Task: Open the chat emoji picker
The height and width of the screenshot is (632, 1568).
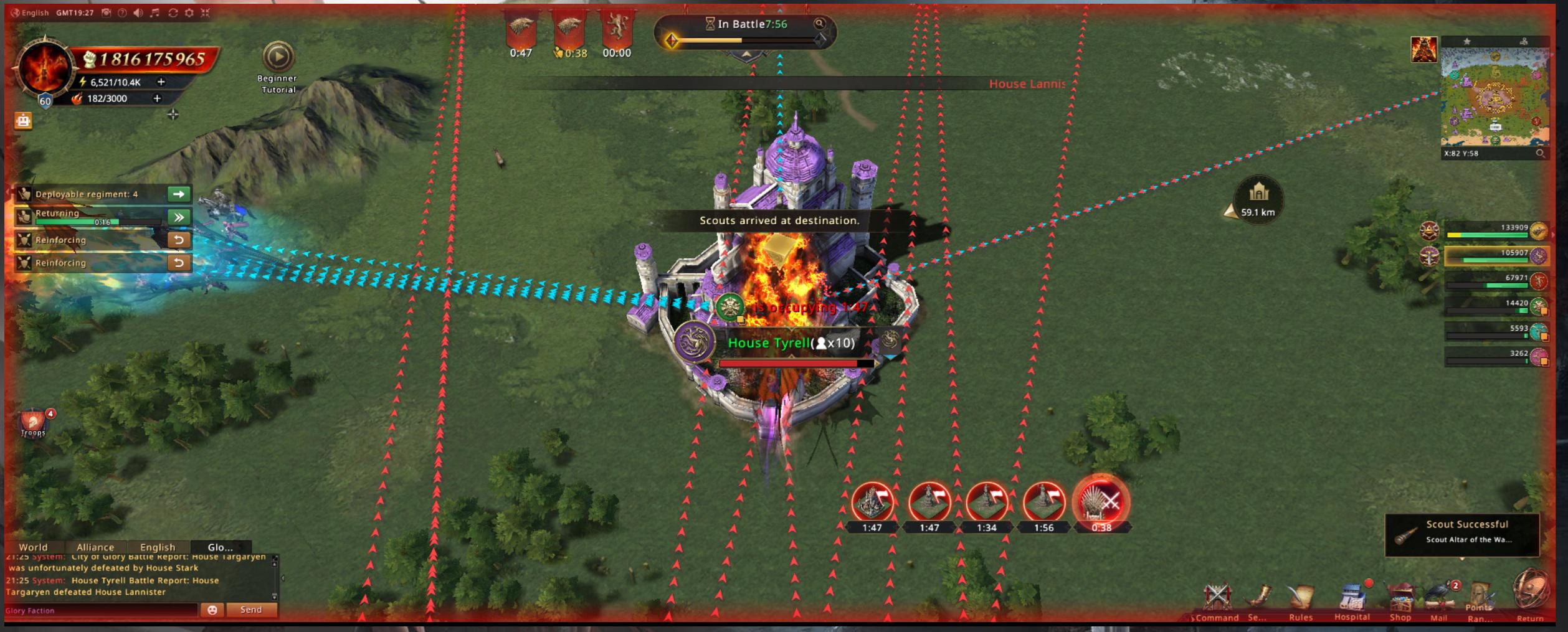Action: pyautogui.click(x=212, y=610)
